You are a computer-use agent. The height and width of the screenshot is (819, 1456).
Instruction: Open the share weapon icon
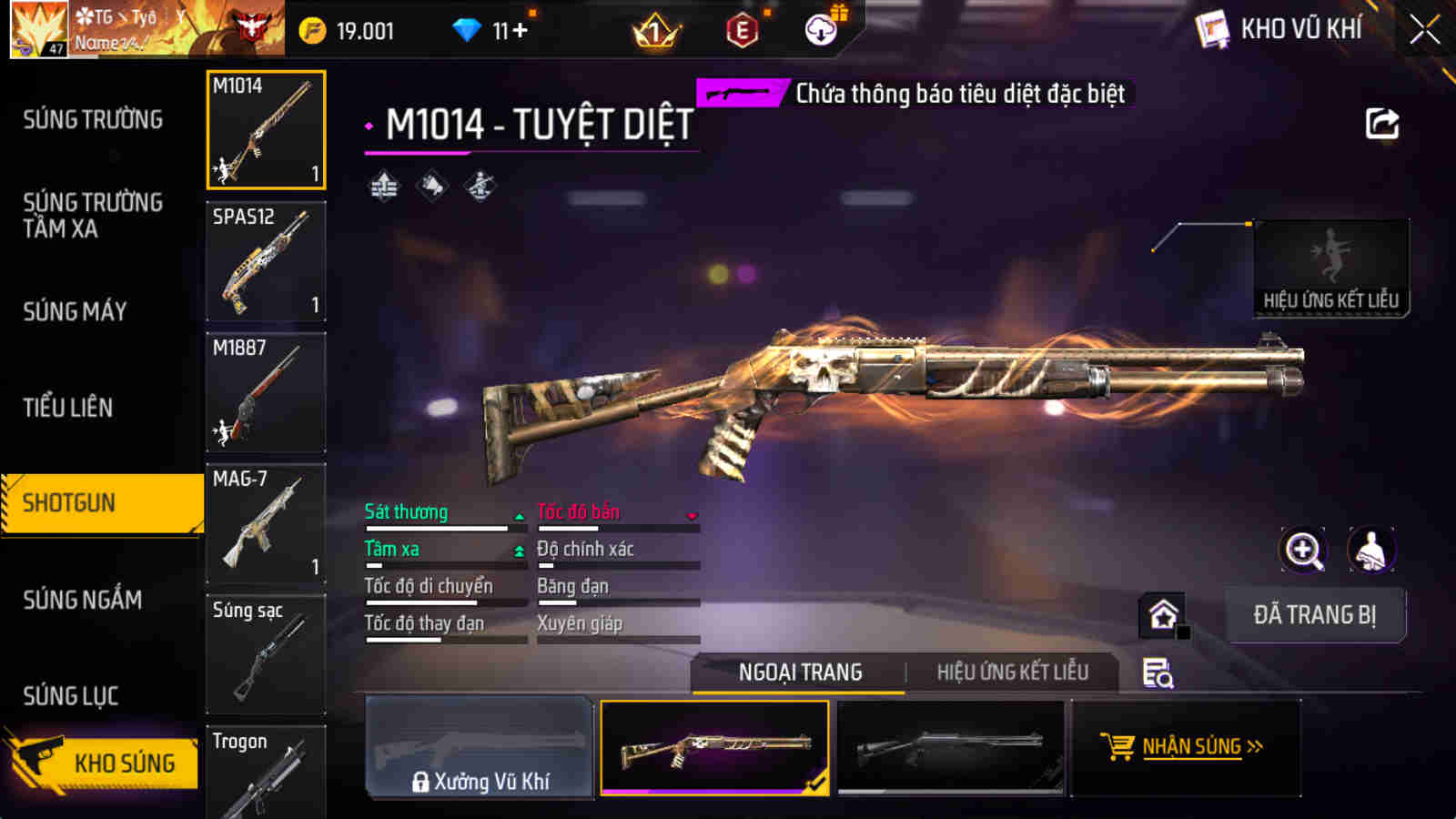click(x=1383, y=123)
